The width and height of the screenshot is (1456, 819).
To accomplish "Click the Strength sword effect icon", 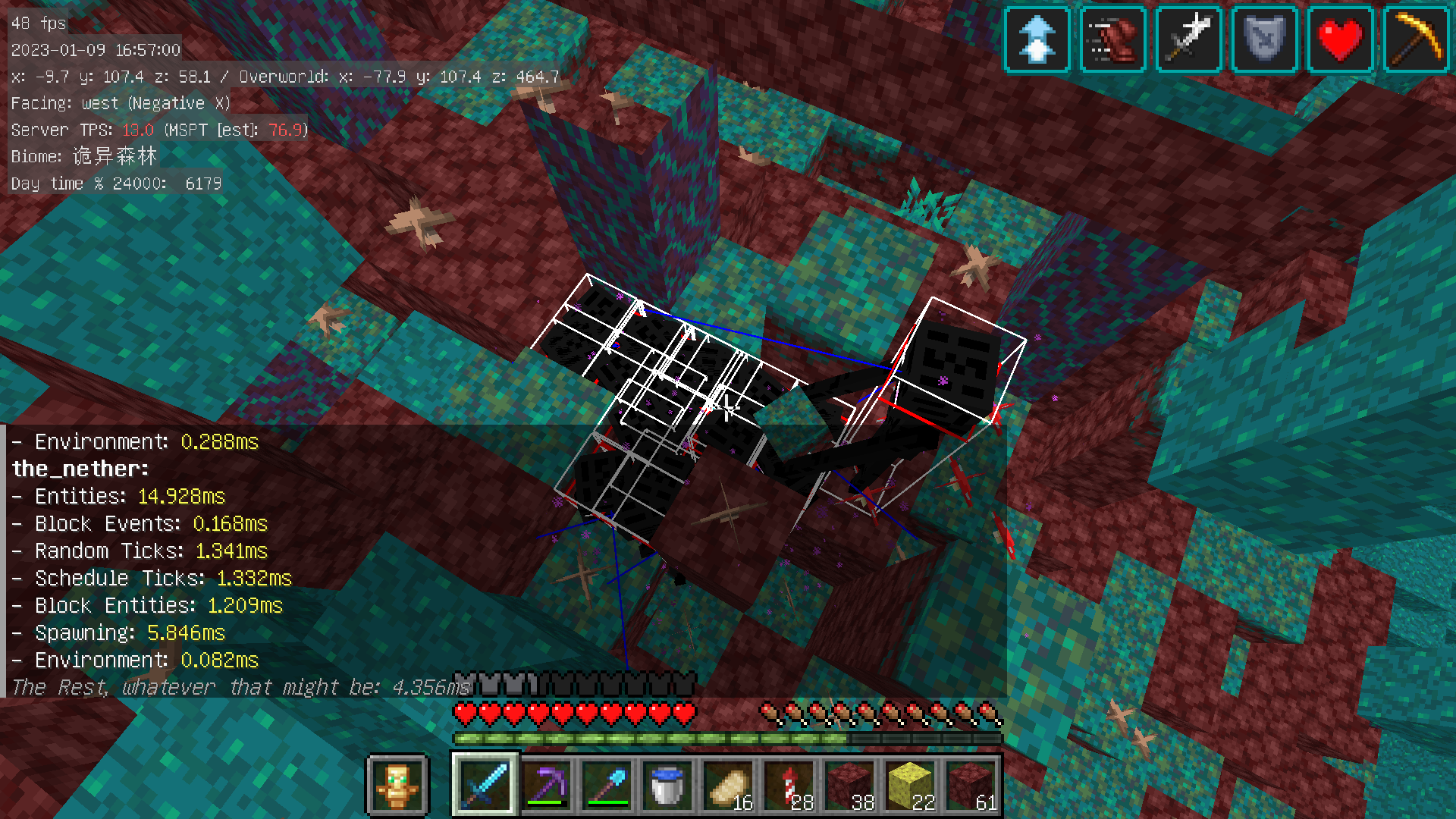I will coord(1188,39).
